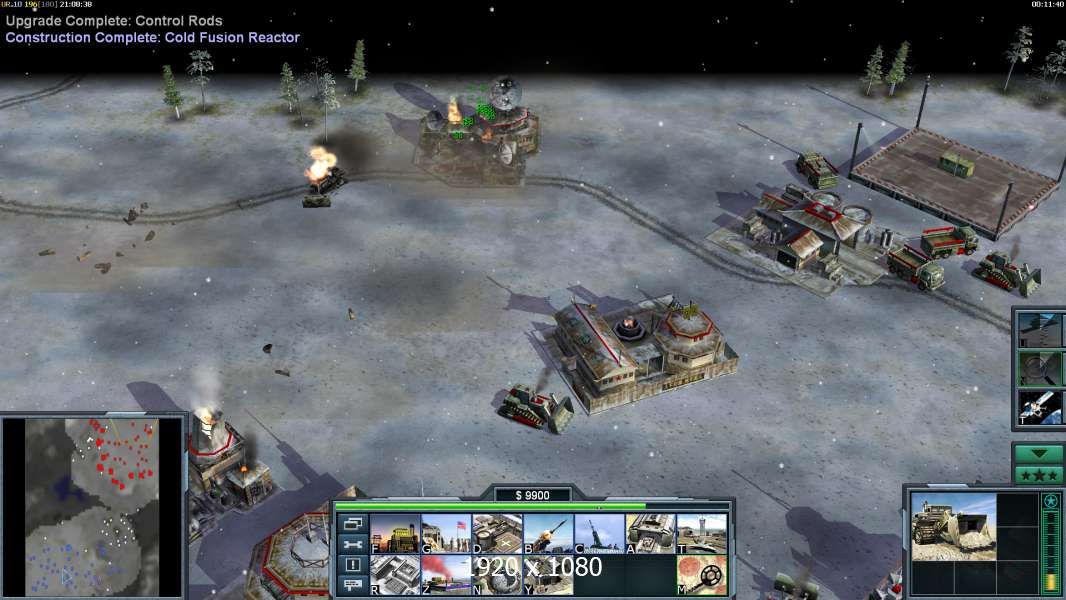Choose the grey building icon with hotkey R
Viewport: 1066px width, 600px height.
[395, 575]
